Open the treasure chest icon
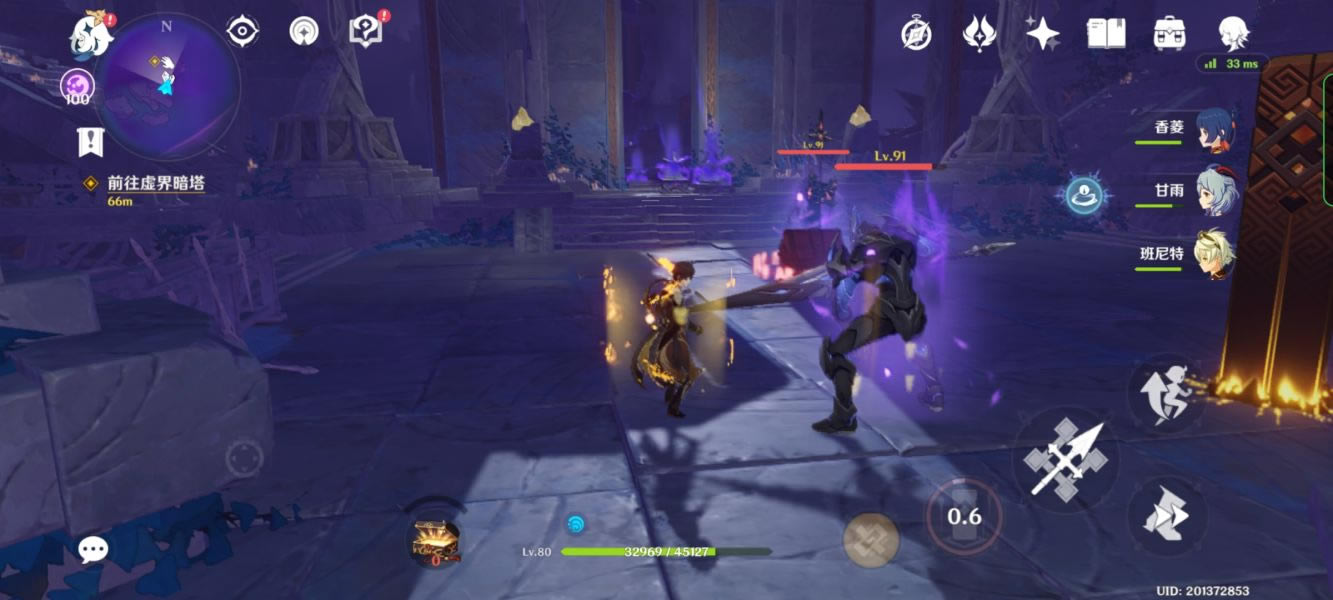1333x600 pixels. tap(437, 539)
